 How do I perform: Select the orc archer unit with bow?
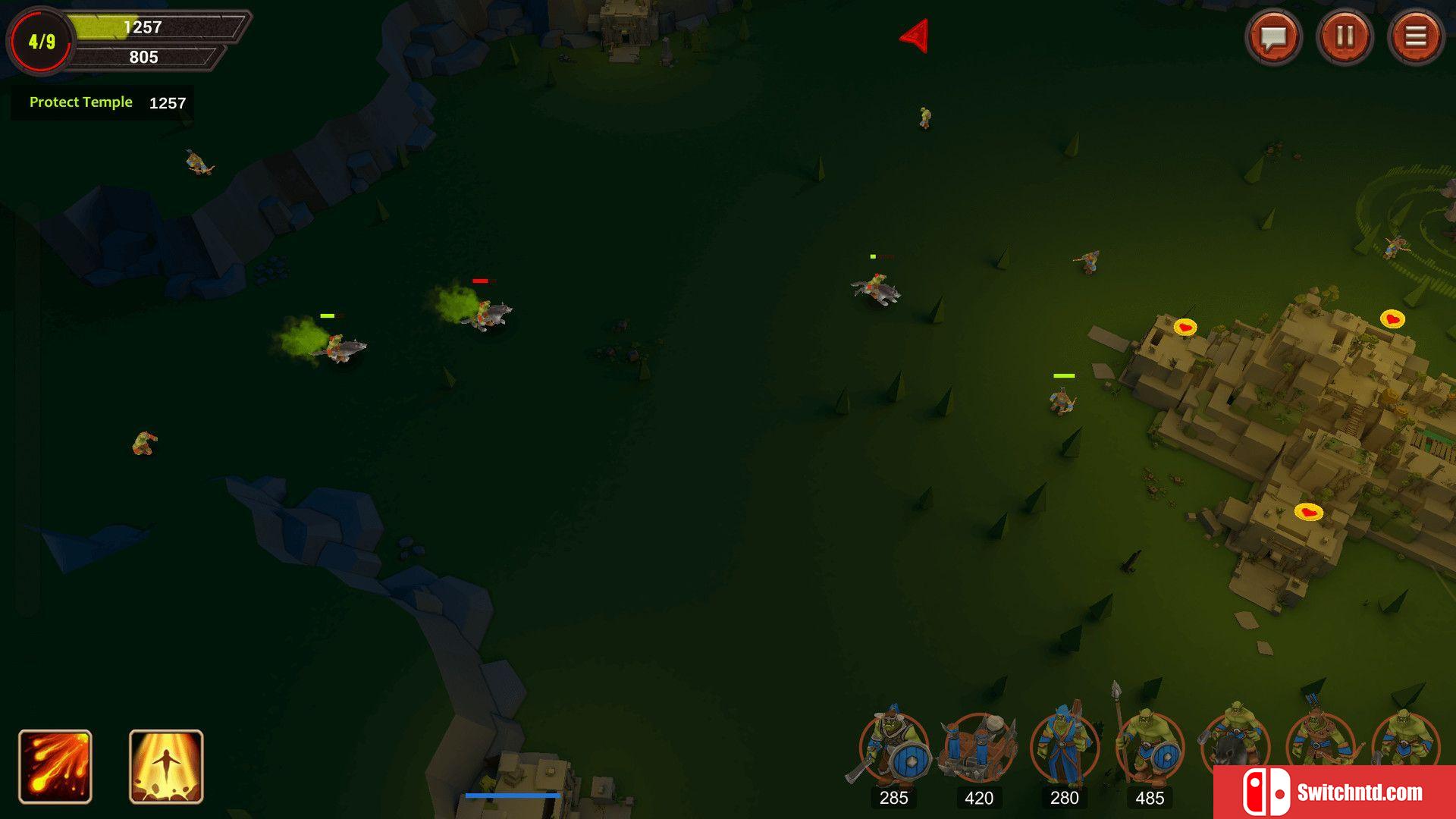tap(1319, 739)
